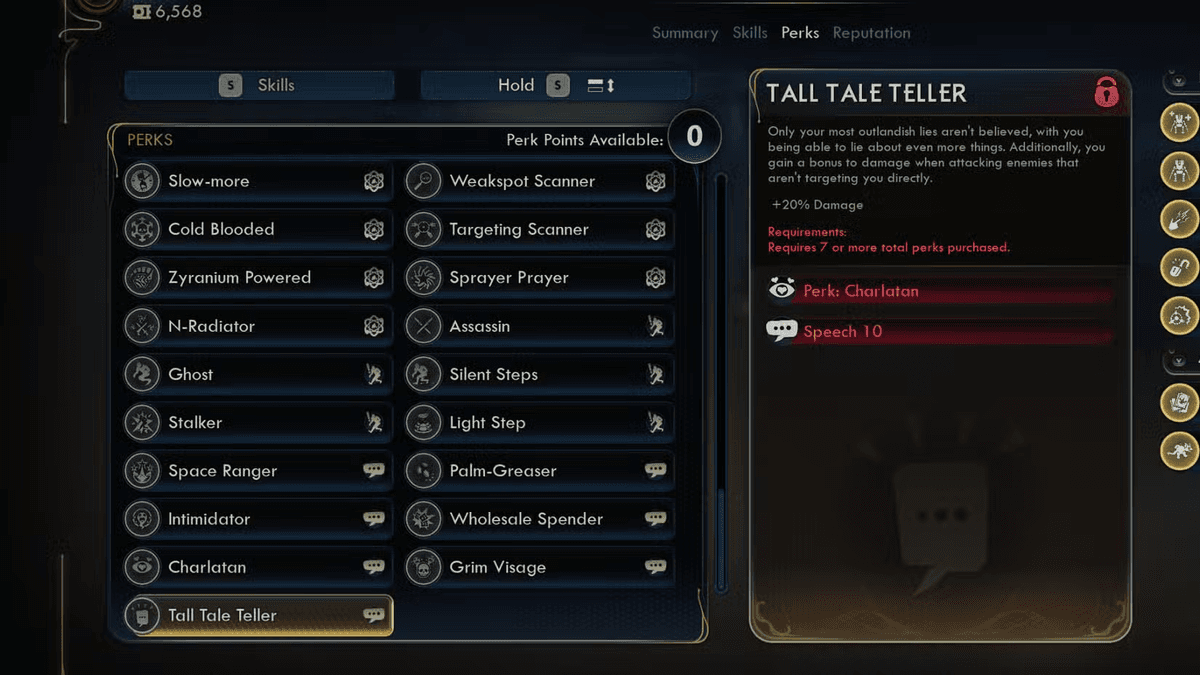Screen dimensions: 1200x675
Task: Click the Assassin perk row
Action: [x=540, y=326]
